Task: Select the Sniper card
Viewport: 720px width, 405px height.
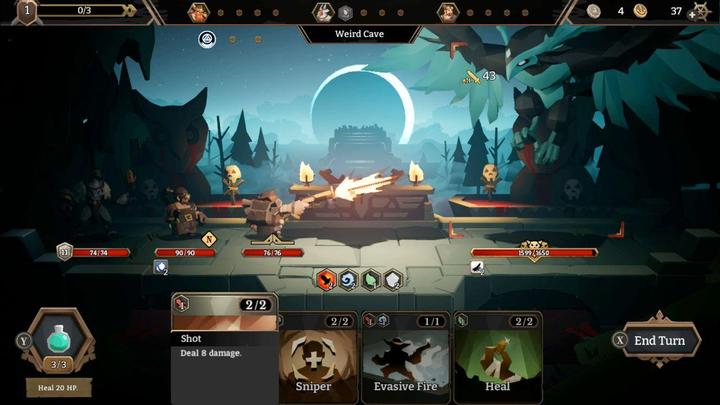Action: click(313, 357)
